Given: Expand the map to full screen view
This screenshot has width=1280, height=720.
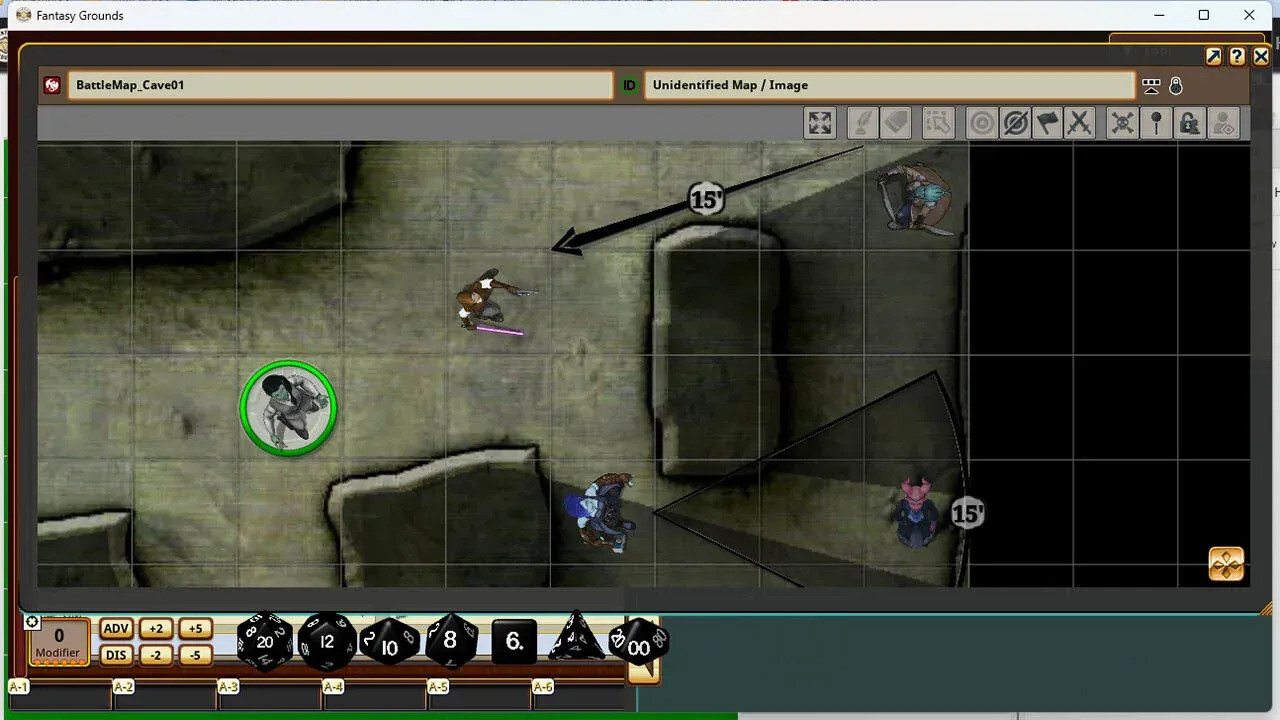Looking at the screenshot, I should coord(820,122).
